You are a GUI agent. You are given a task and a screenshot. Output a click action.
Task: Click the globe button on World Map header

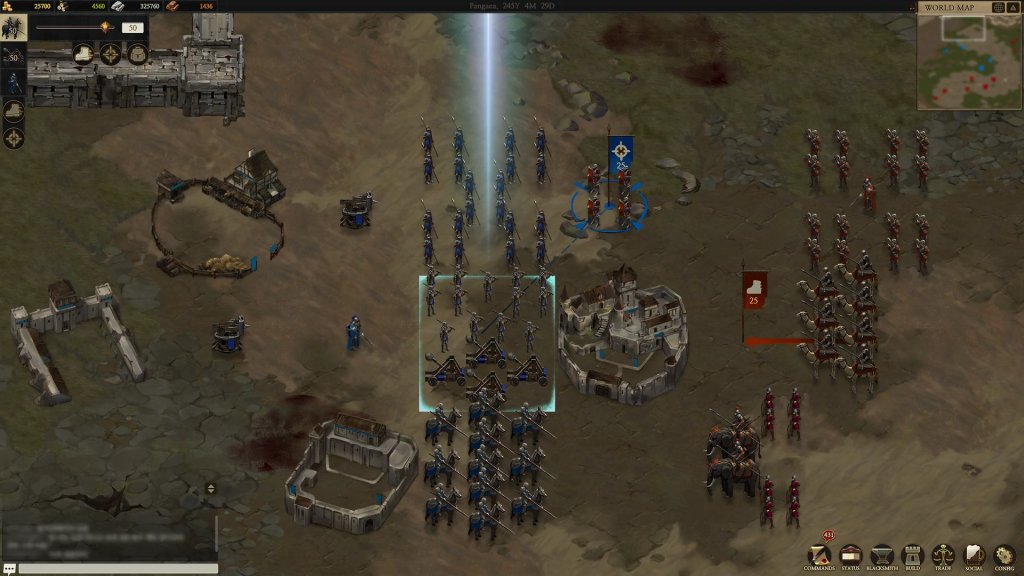pos(997,8)
